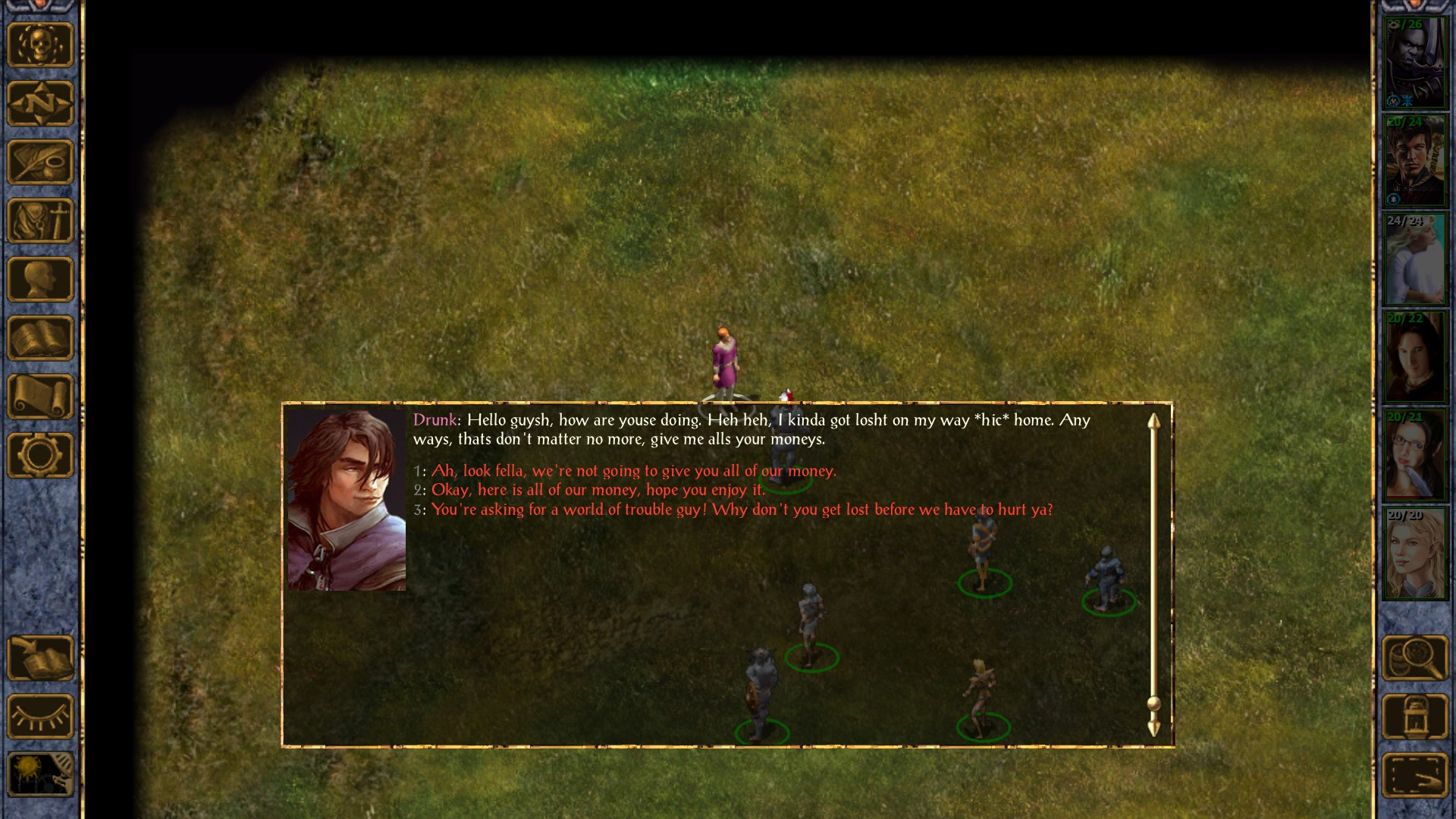Click the skull icon in left sidebar
The width and height of the screenshot is (1456, 819).
pyautogui.click(x=40, y=45)
